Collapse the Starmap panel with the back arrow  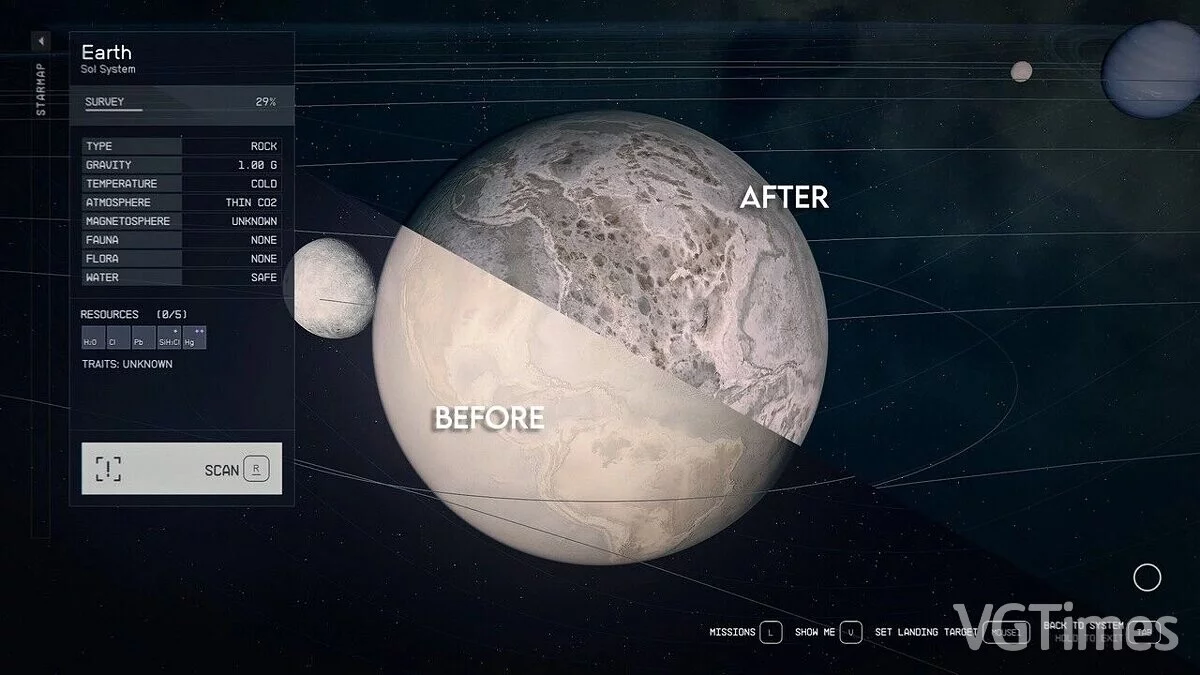point(40,41)
